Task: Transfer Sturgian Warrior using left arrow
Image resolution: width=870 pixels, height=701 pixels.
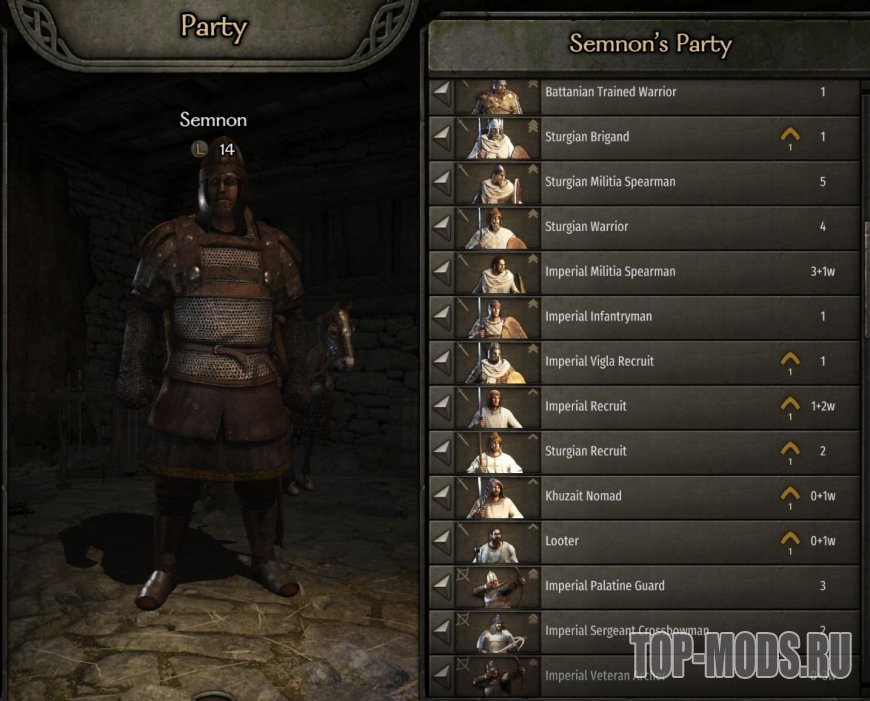Action: [x=441, y=227]
